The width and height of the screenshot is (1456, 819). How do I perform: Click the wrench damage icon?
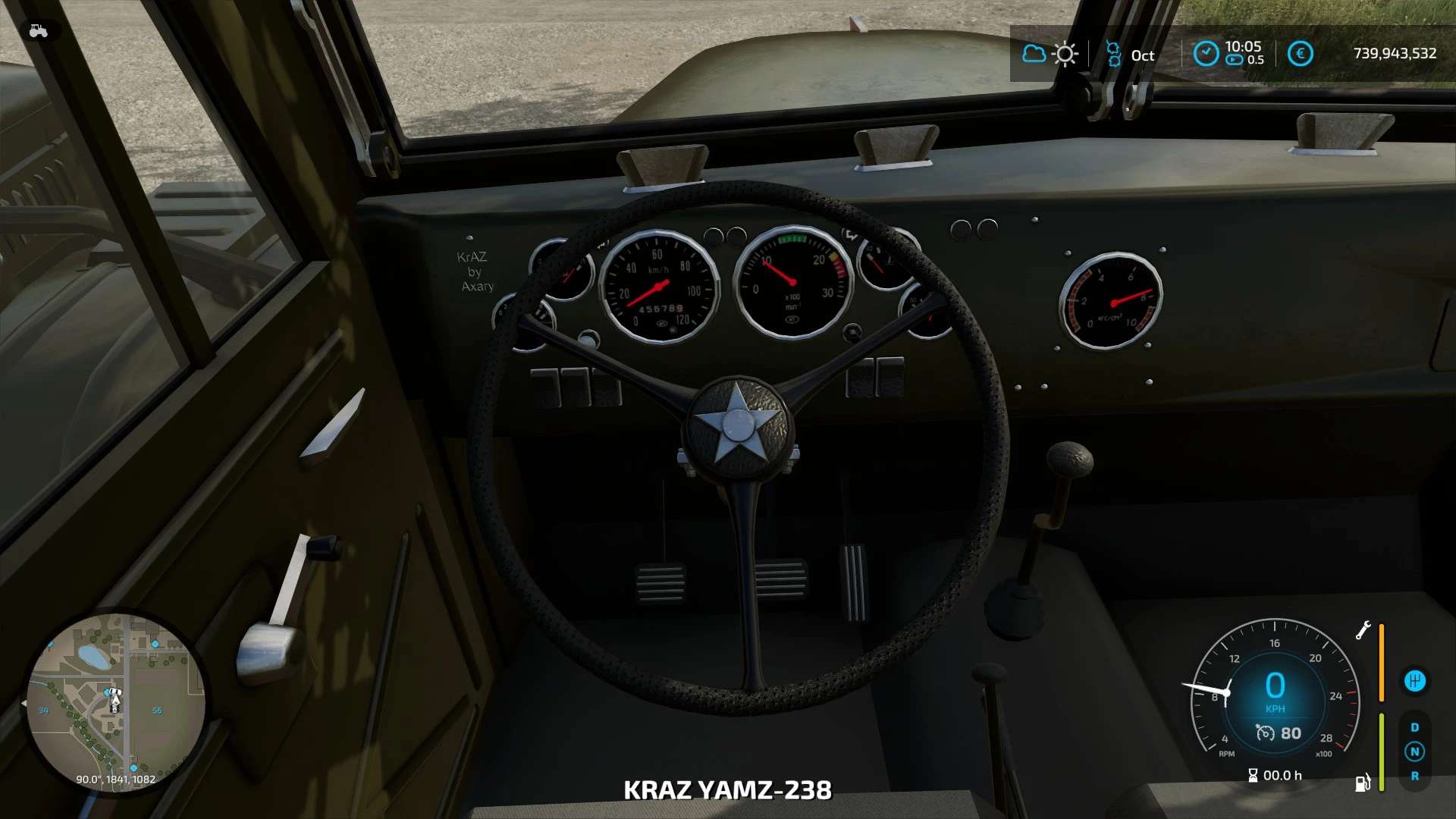point(1363,630)
